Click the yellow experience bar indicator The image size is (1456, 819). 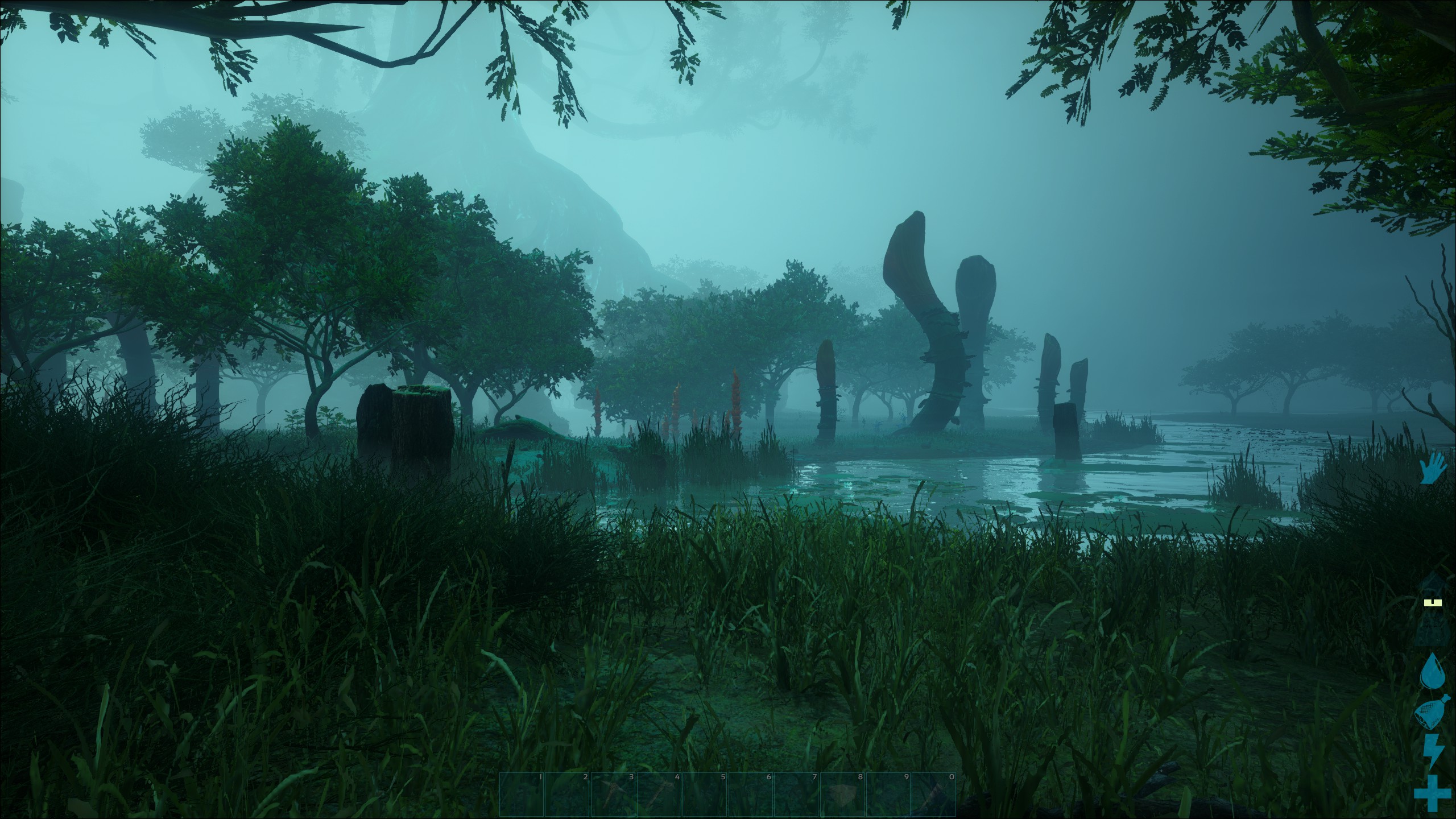1432,602
